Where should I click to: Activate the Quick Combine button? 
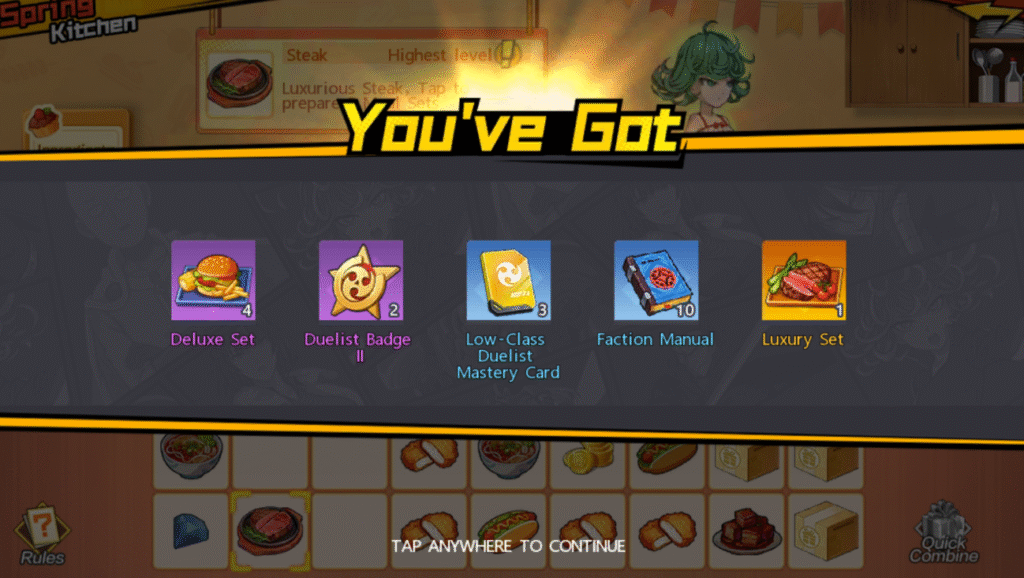click(944, 533)
